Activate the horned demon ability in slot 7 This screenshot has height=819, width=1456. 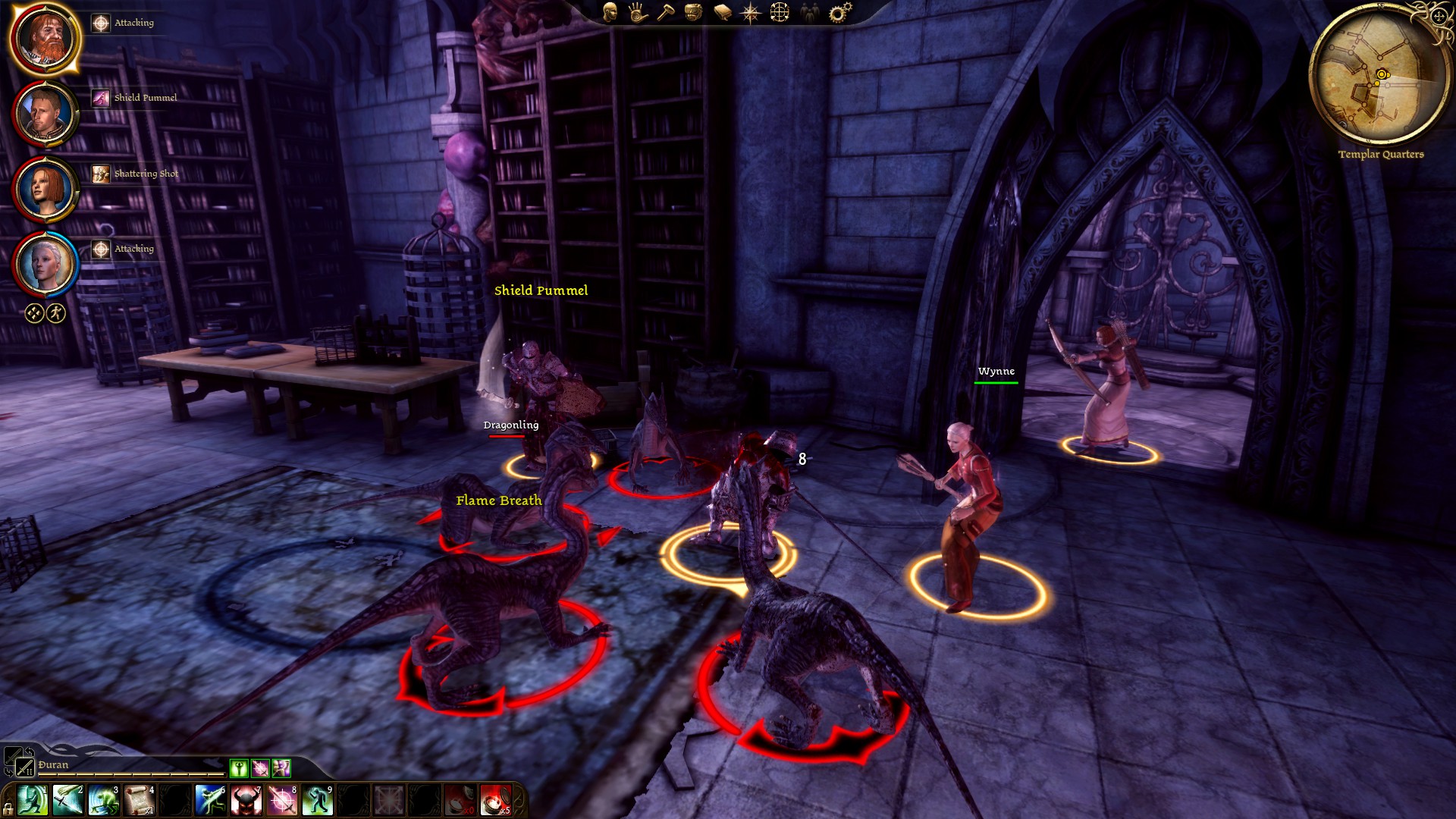click(246, 801)
